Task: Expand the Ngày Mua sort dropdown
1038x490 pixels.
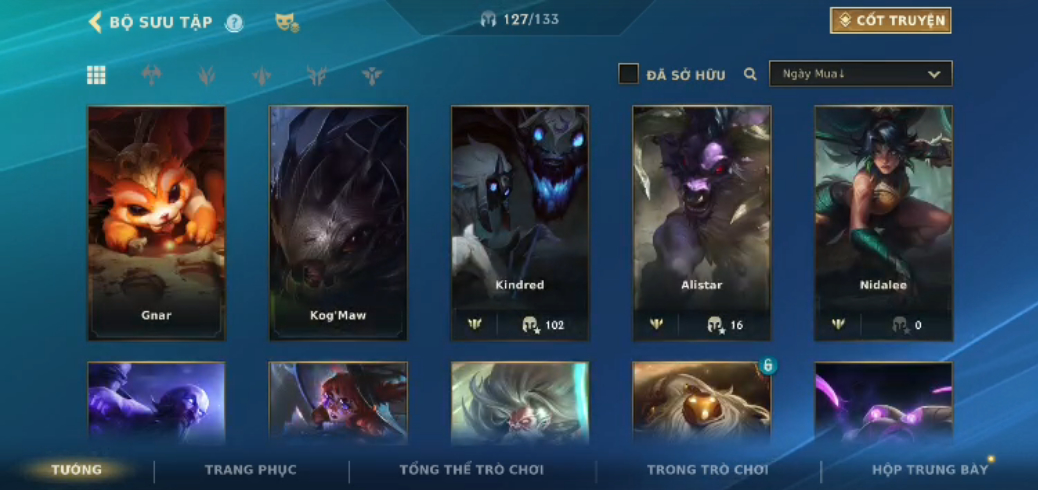Action: 860,74
